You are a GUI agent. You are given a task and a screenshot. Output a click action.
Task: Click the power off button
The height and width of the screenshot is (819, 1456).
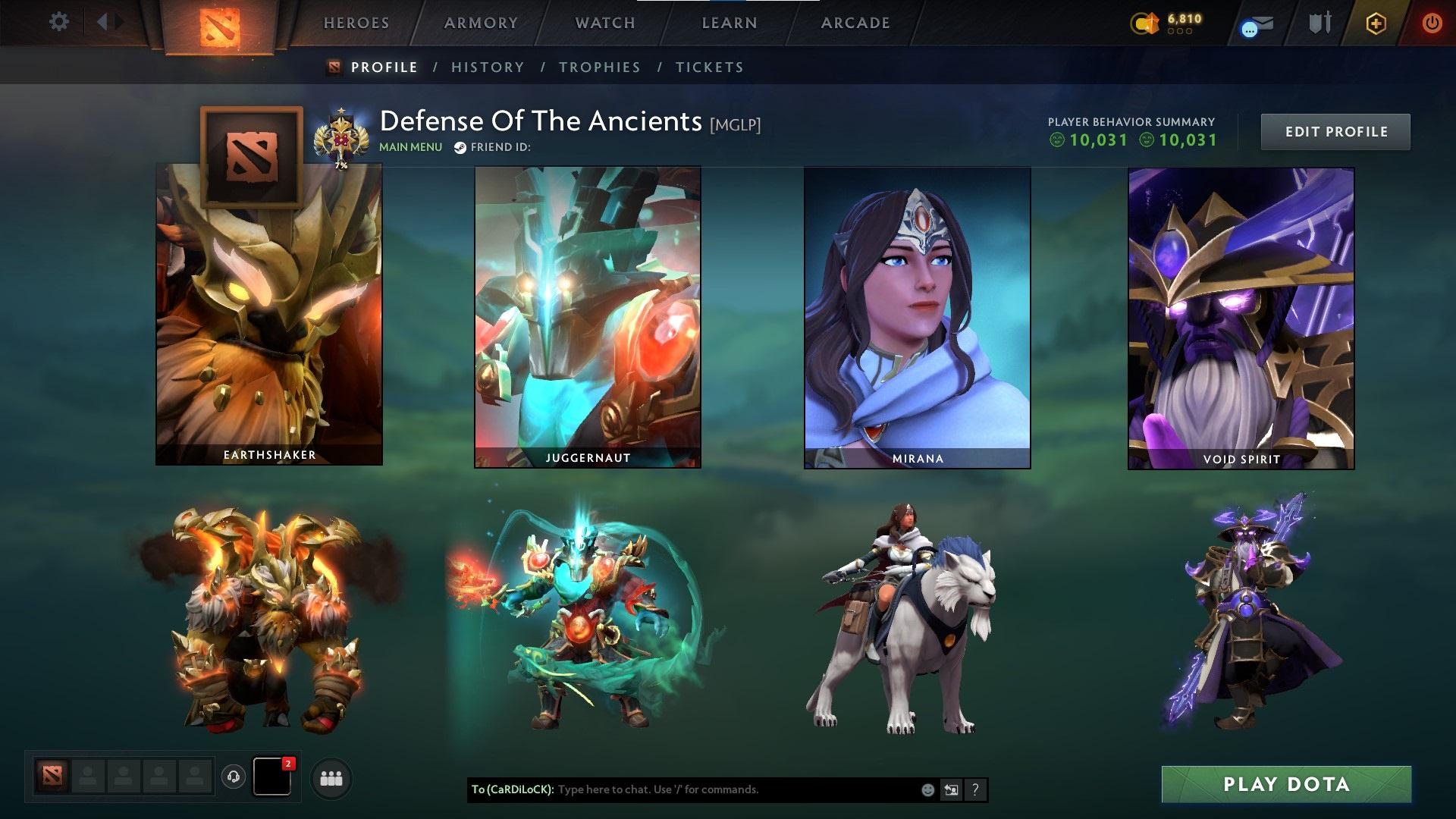click(1432, 23)
